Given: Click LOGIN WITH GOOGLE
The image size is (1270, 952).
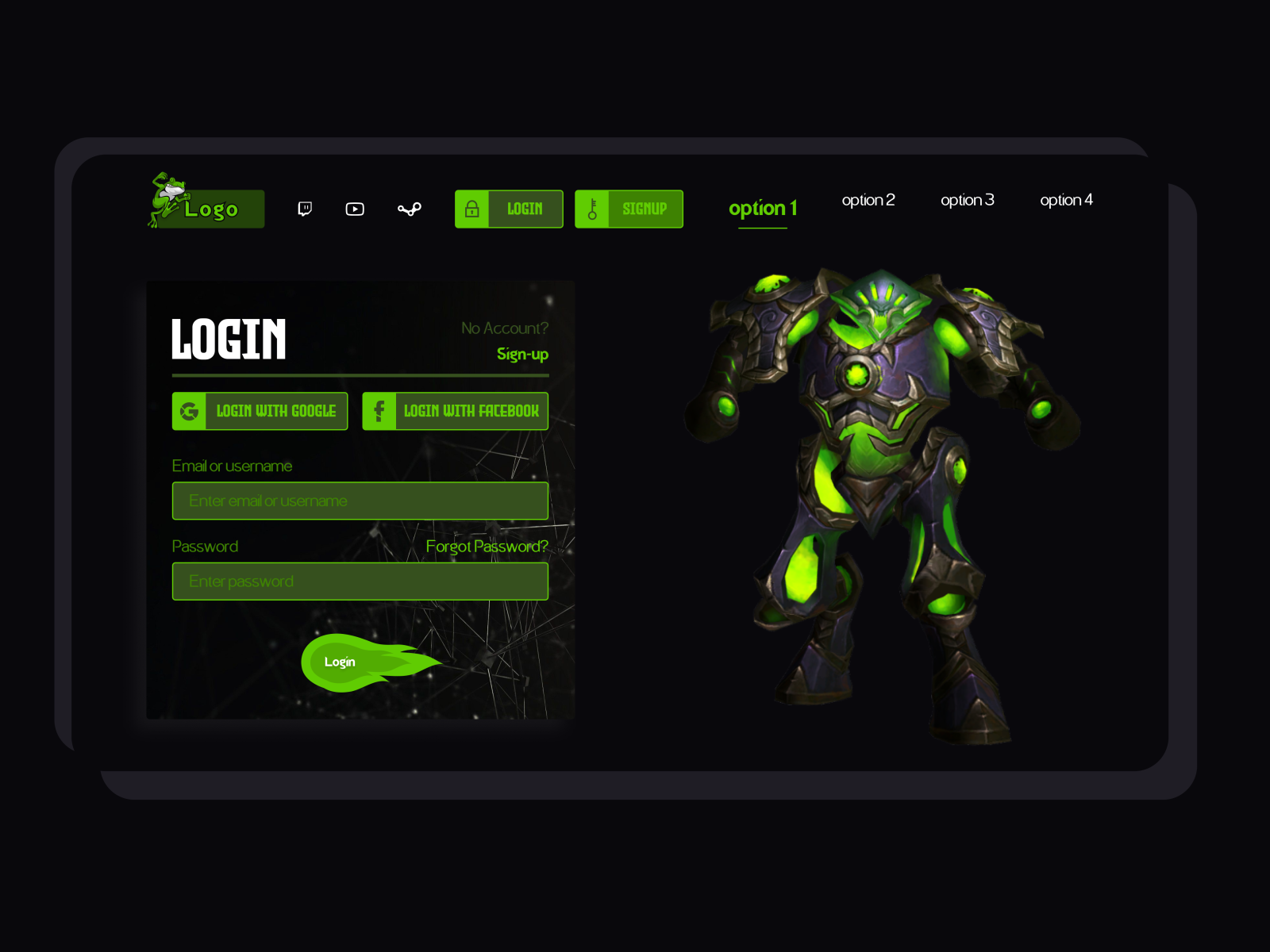Looking at the screenshot, I should [275, 411].
